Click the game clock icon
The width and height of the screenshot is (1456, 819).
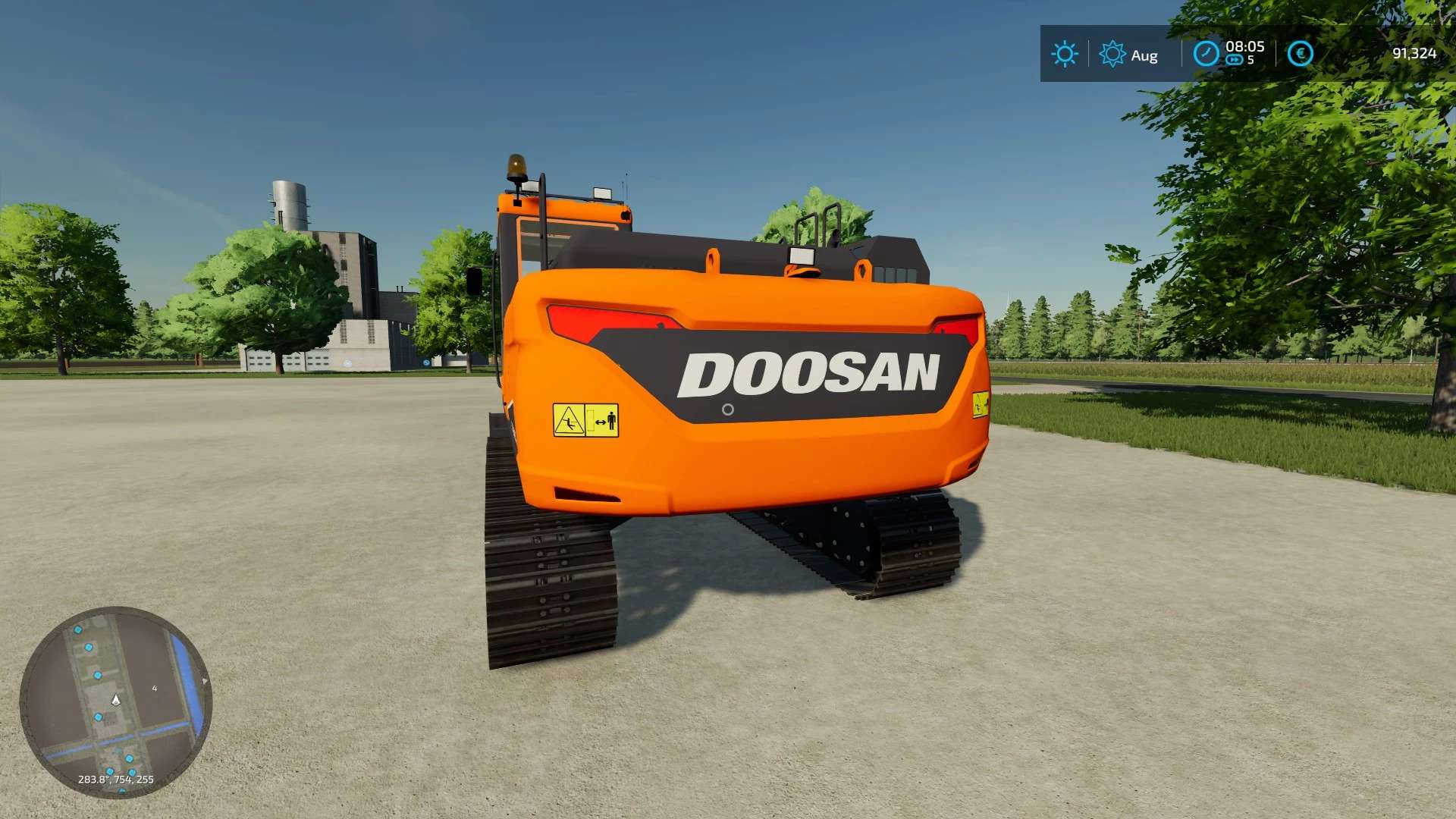(x=1206, y=54)
